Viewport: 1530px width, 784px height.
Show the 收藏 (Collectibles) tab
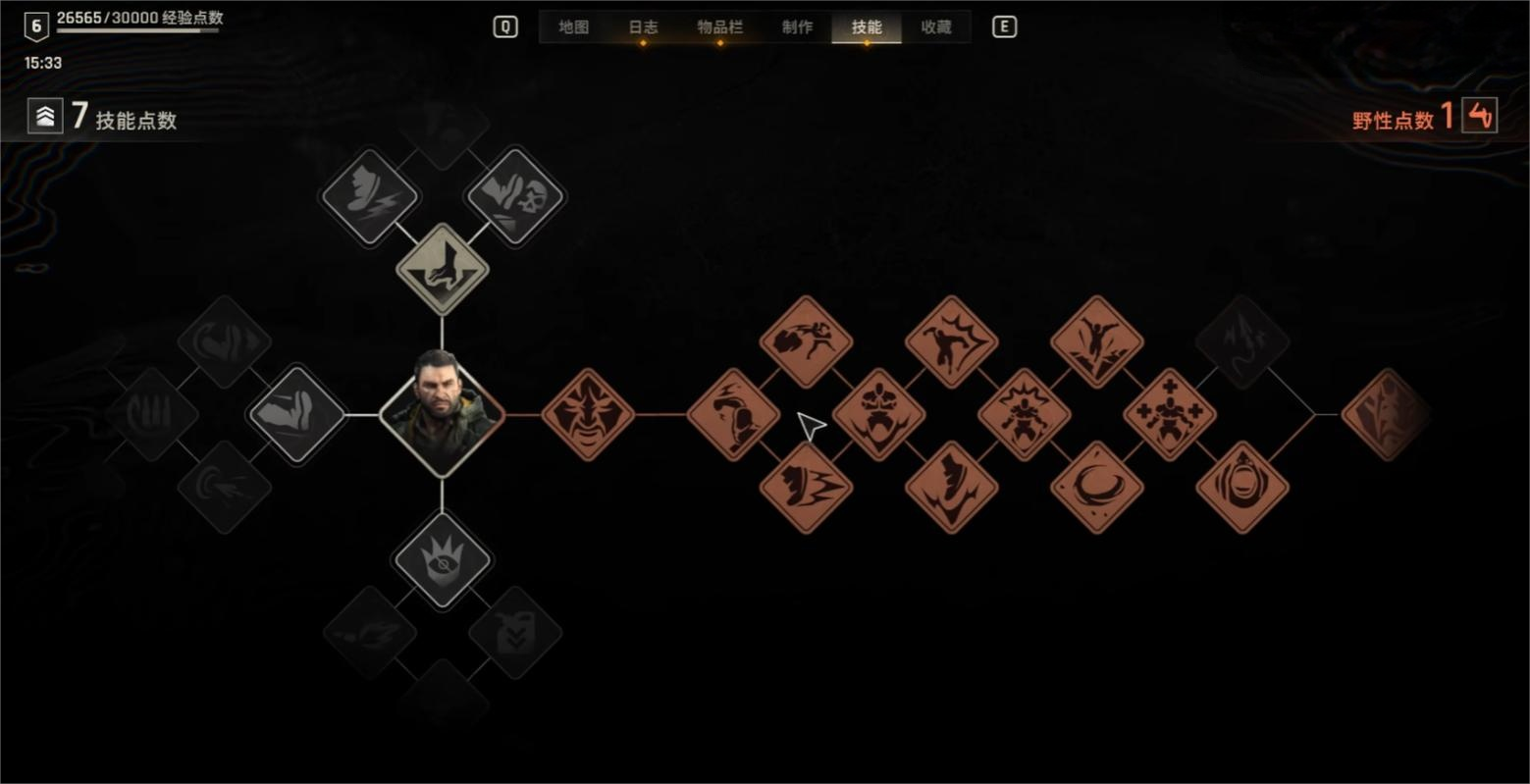tap(936, 27)
